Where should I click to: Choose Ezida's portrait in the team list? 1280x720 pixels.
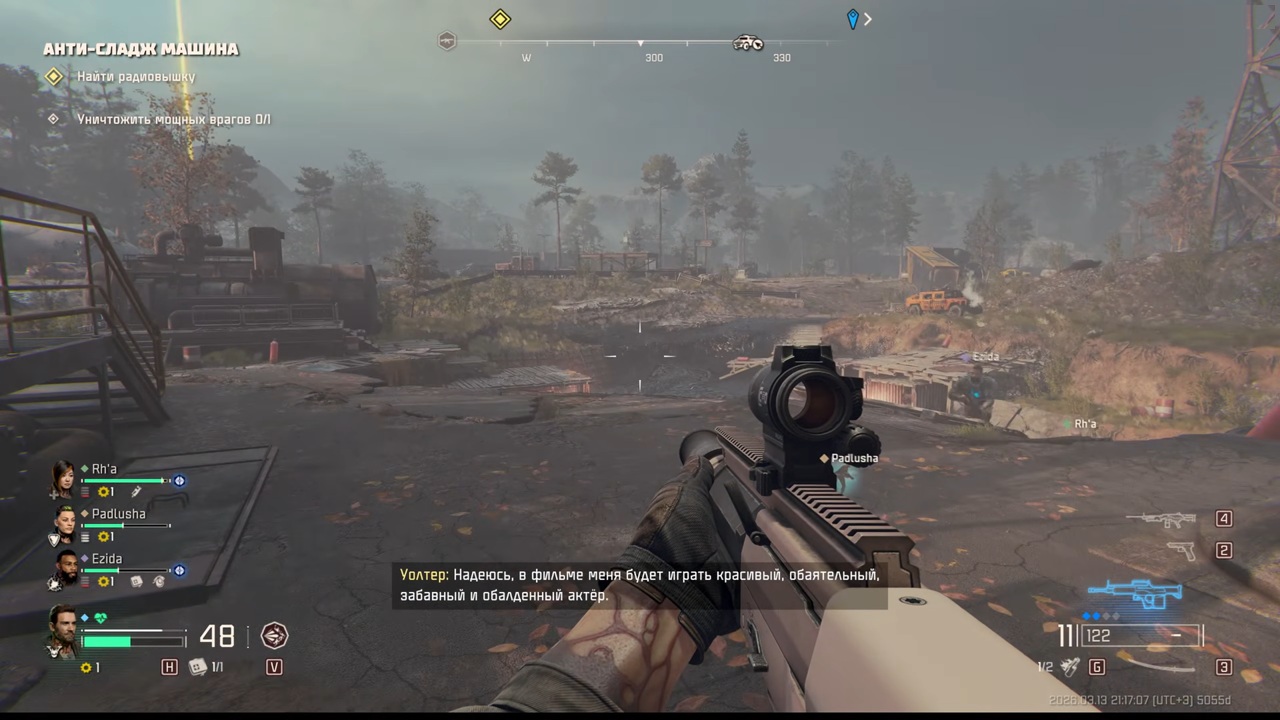coord(65,568)
